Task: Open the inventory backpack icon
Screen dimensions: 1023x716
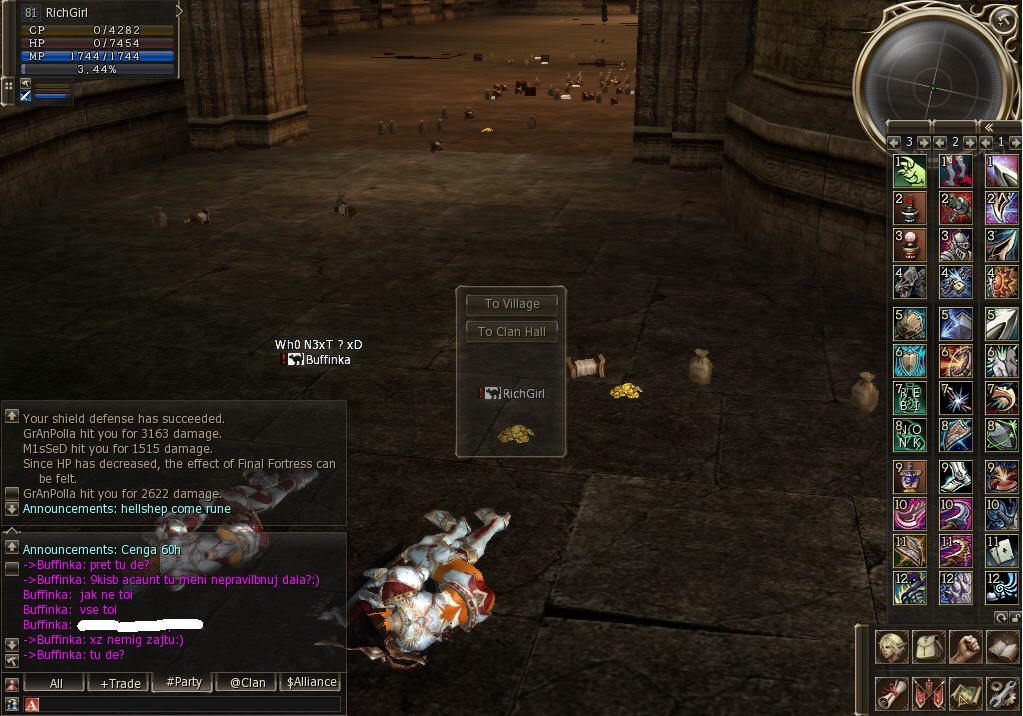Action: click(929, 648)
